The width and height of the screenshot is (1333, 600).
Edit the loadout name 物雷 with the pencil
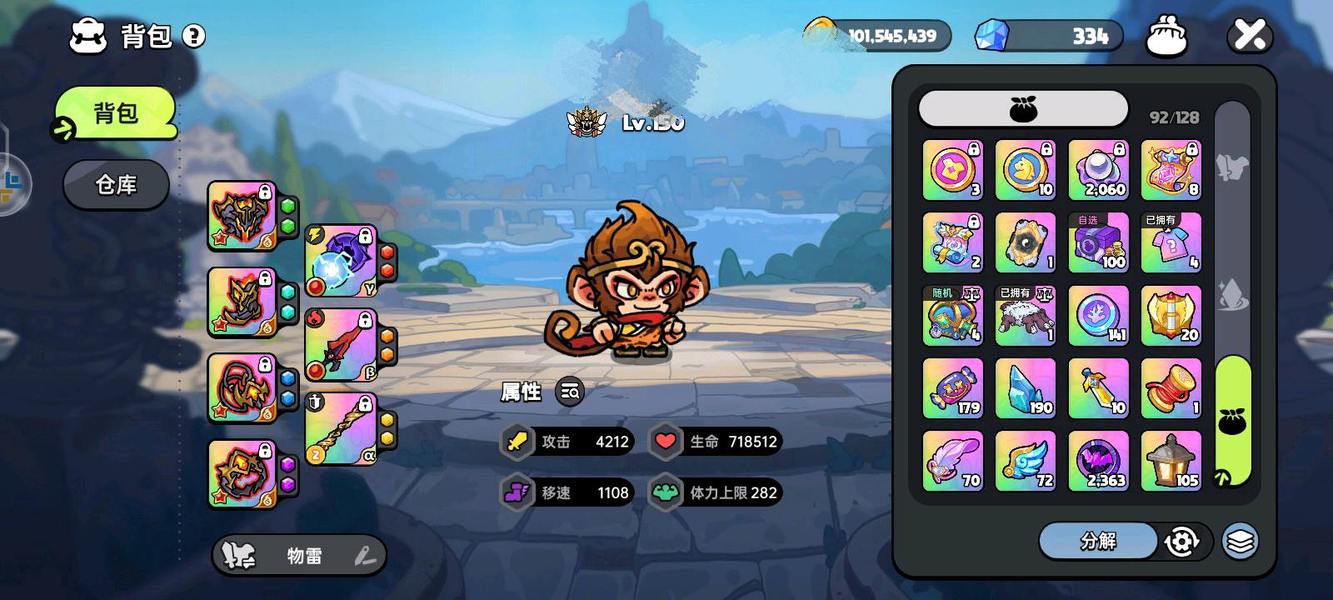tap(365, 556)
